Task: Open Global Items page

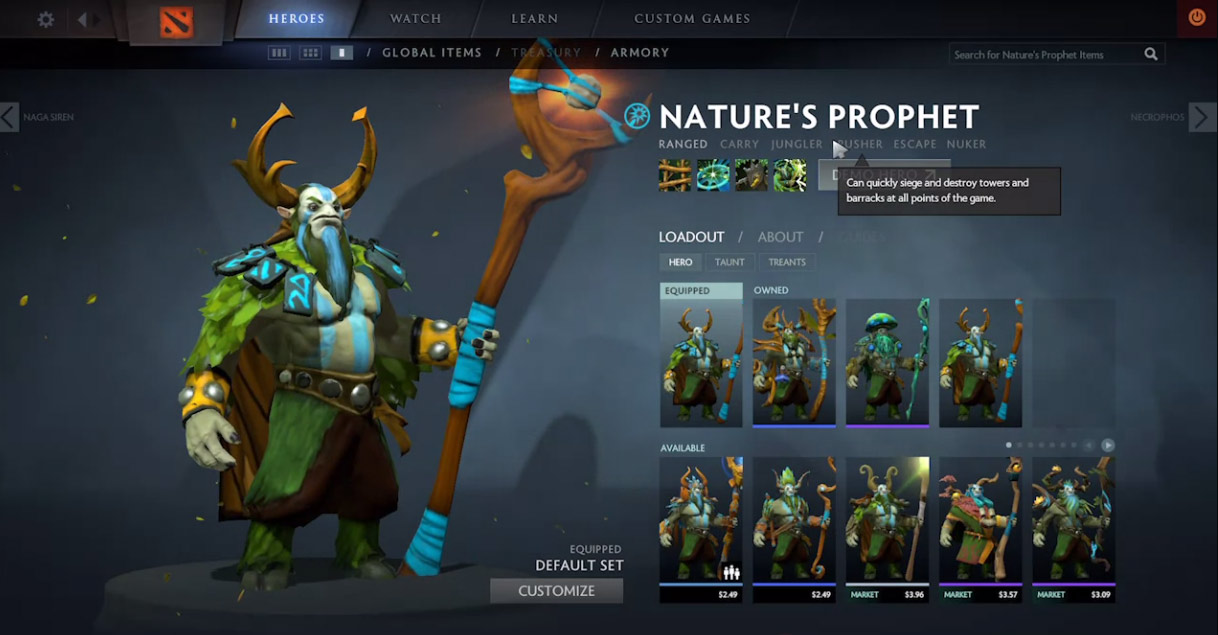Action: click(x=432, y=53)
